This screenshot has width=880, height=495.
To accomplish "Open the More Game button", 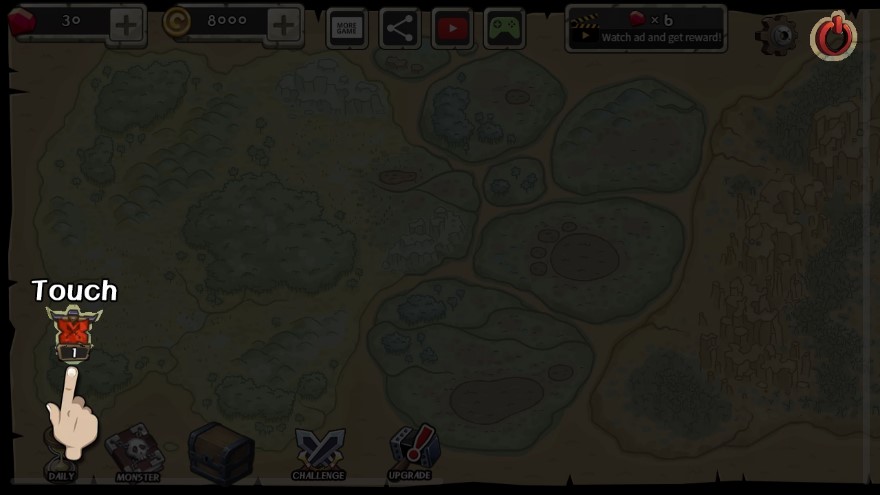I will [x=347, y=28].
